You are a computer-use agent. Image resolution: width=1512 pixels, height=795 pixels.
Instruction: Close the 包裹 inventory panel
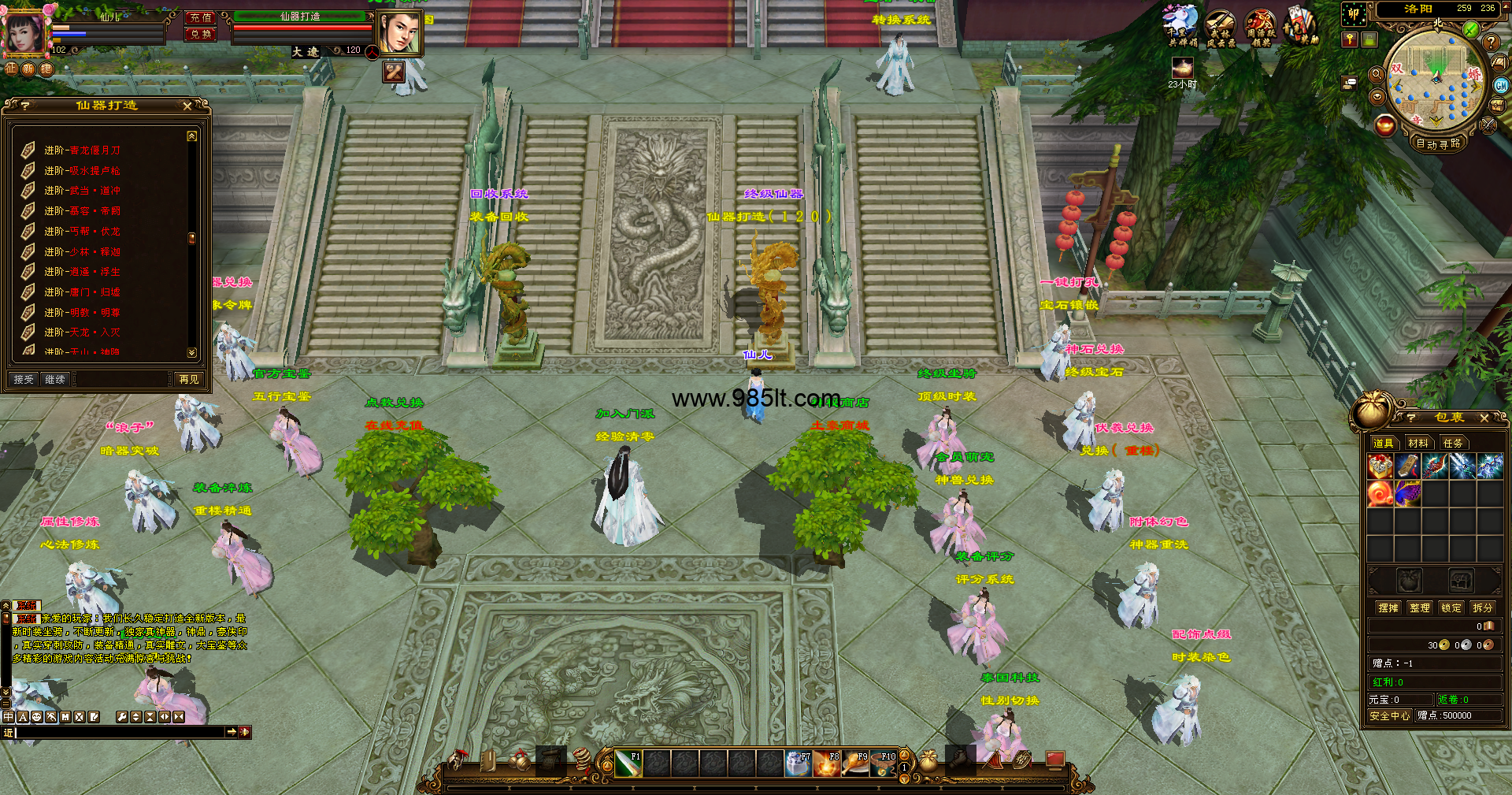pyautogui.click(x=1484, y=418)
